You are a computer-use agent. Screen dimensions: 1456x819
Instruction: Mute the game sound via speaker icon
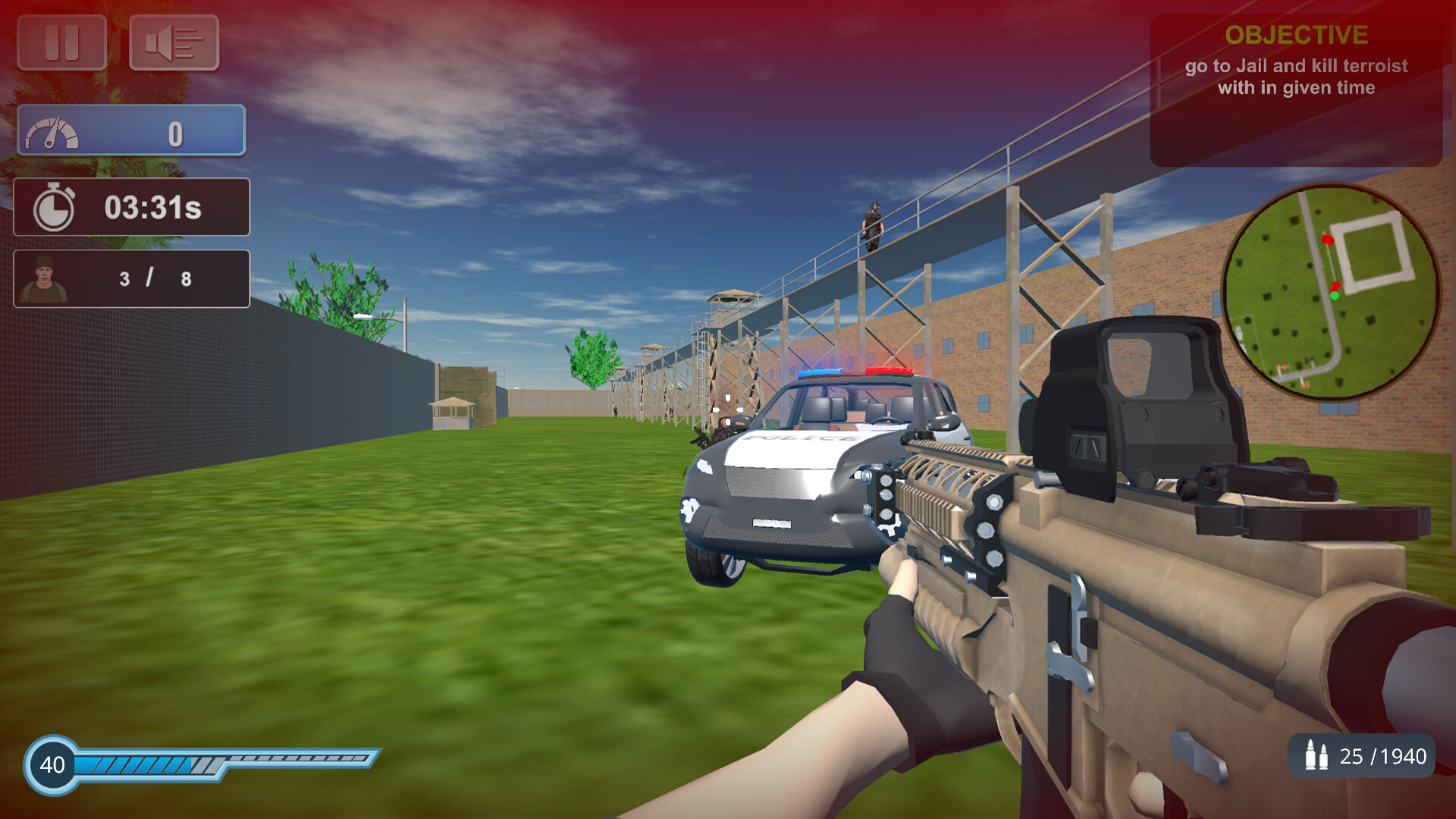coord(174,43)
